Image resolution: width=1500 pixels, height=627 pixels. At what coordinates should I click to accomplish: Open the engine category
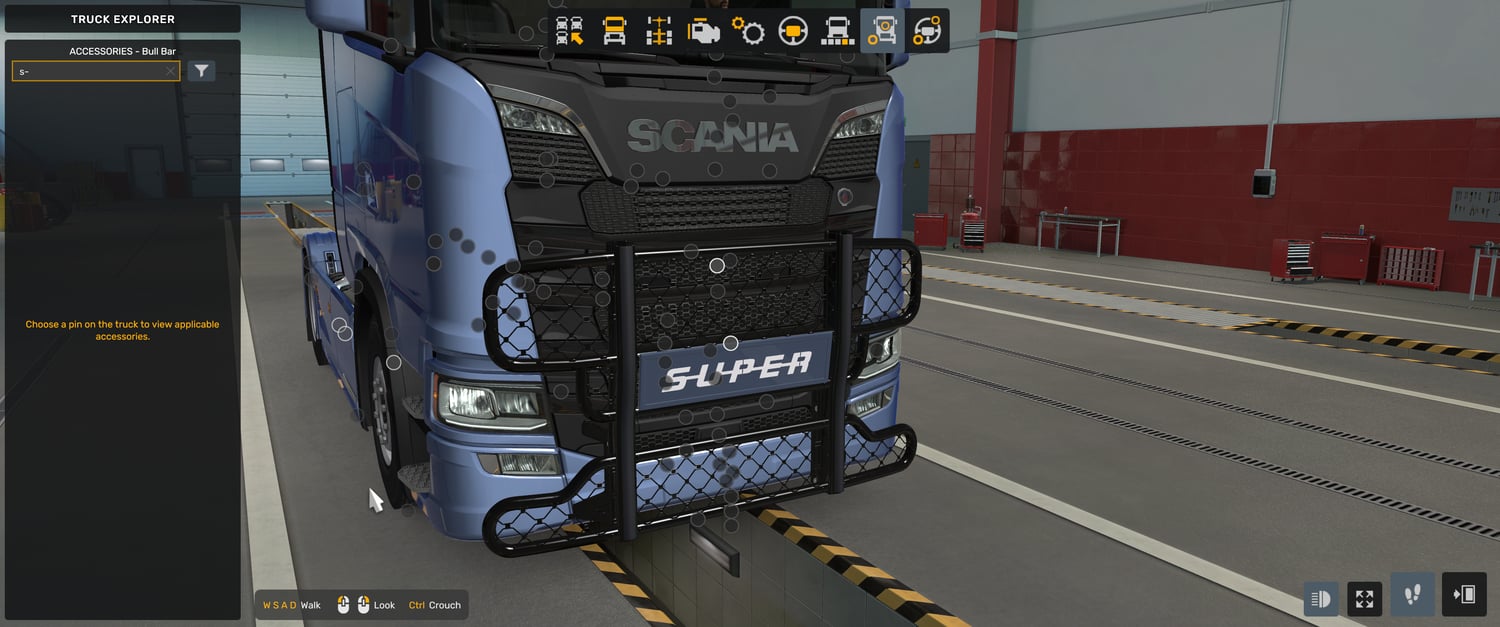[704, 31]
